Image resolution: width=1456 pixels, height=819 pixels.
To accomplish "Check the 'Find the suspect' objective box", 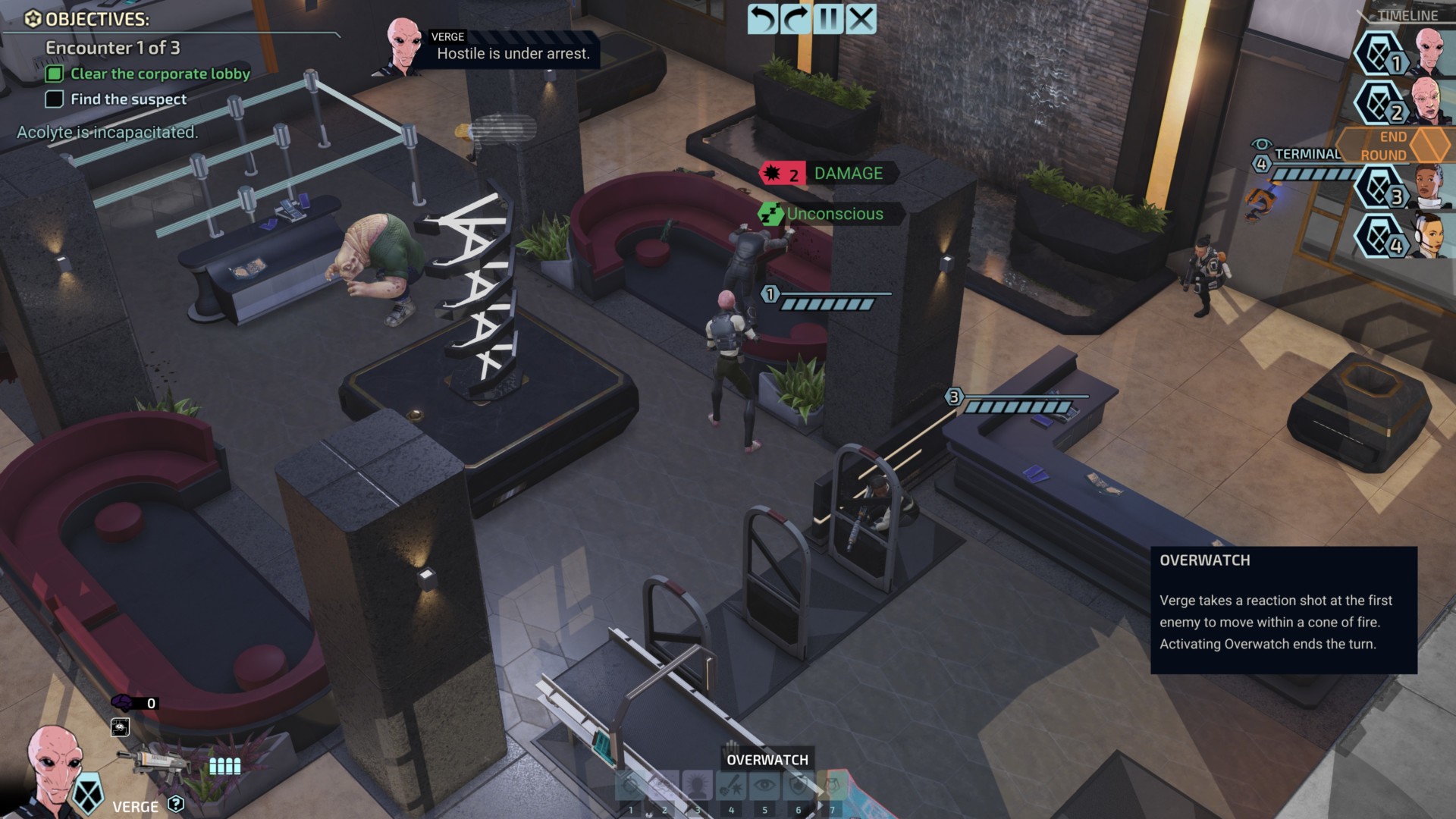I will 54,99.
